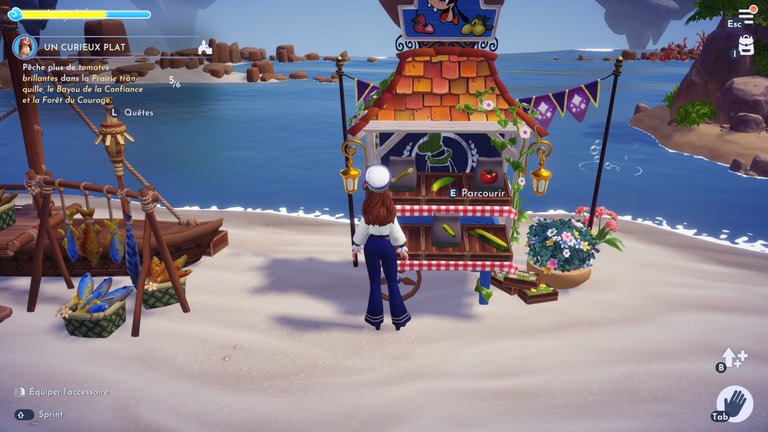The width and height of the screenshot is (768, 432).
Task: Click the white castle icon on quest header
Action: click(205, 47)
